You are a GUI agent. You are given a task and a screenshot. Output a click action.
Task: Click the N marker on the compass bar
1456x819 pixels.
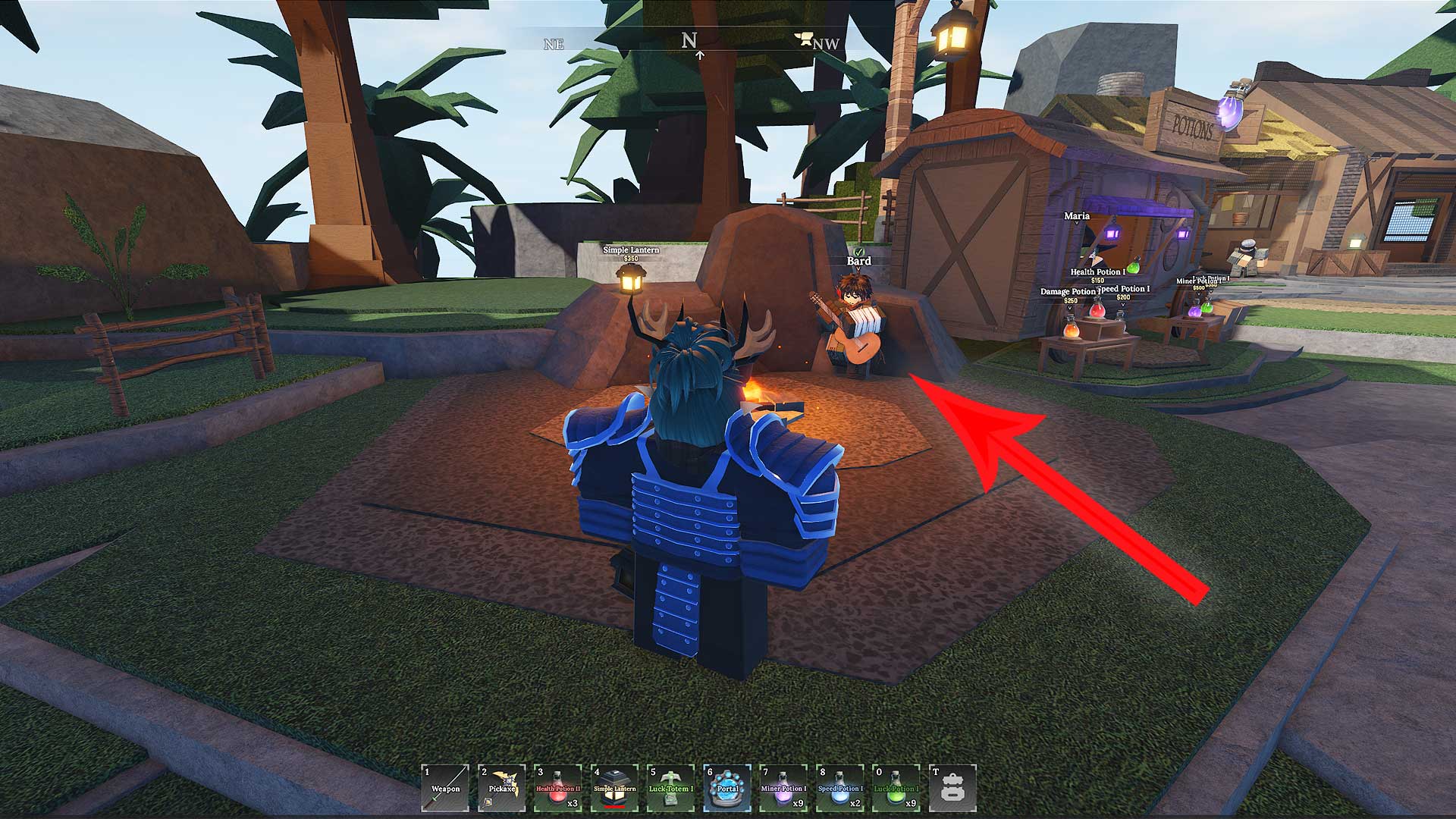[x=689, y=39]
